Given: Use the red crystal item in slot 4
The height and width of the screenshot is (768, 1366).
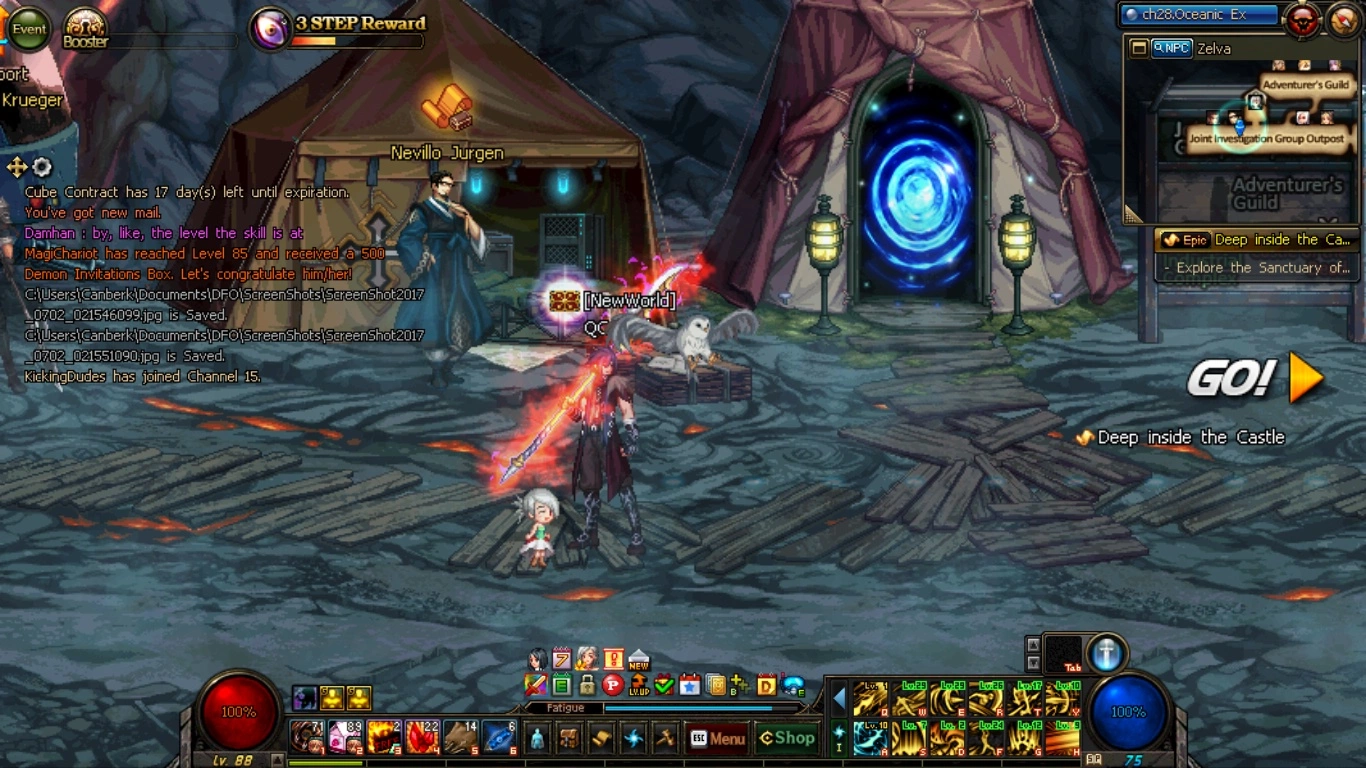Looking at the screenshot, I should point(423,737).
